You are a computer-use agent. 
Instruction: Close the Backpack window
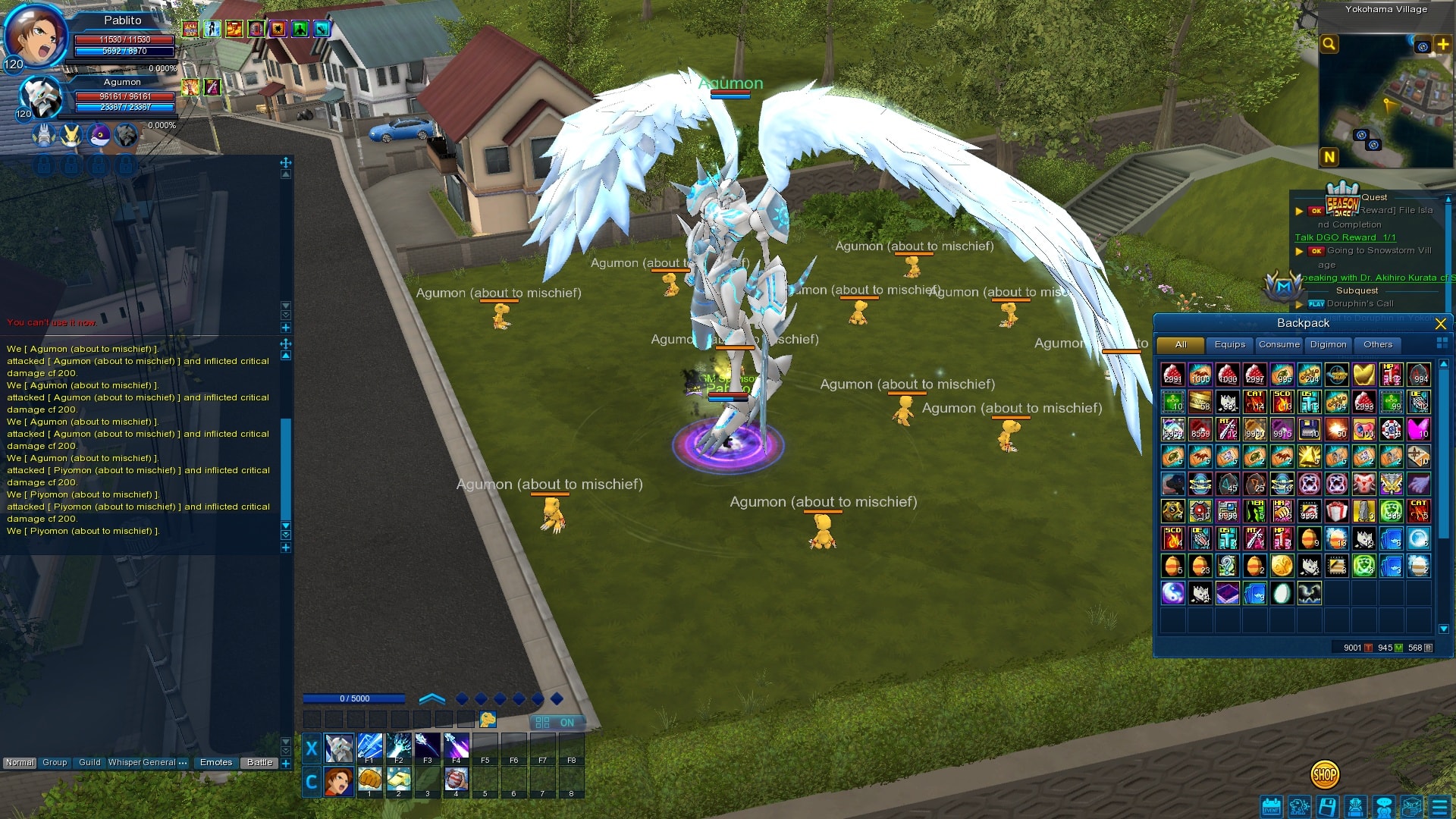click(1441, 324)
